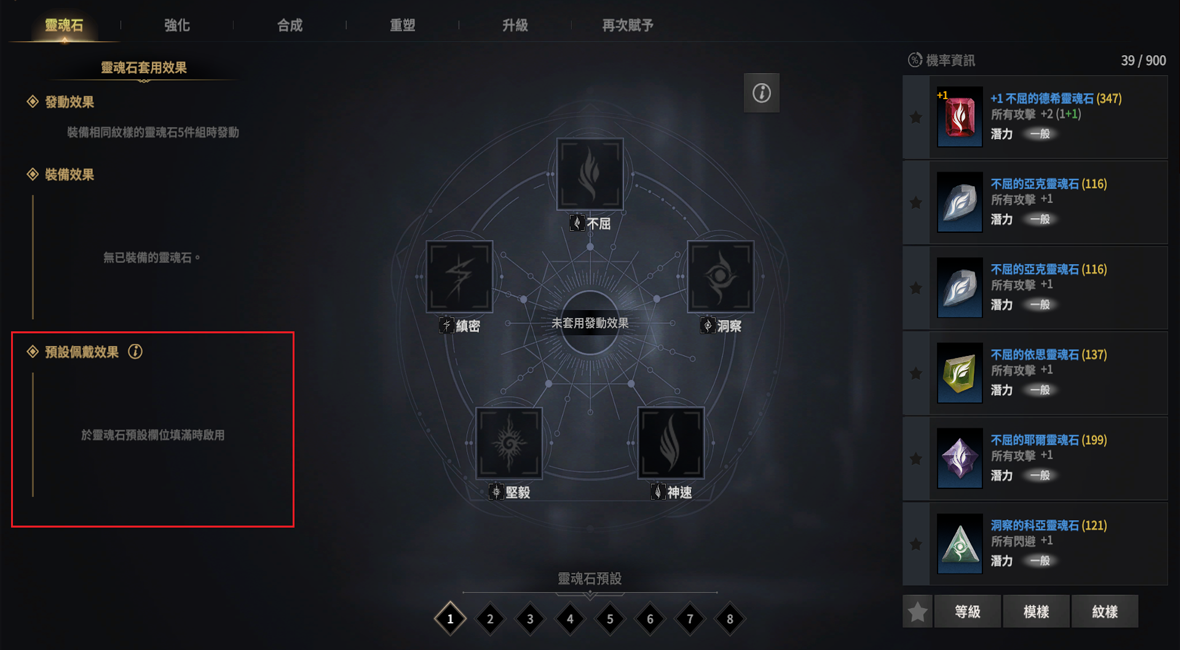Image resolution: width=1180 pixels, height=650 pixels.
Task: Click the 洞察 soul stone slot
Action: click(x=720, y=276)
